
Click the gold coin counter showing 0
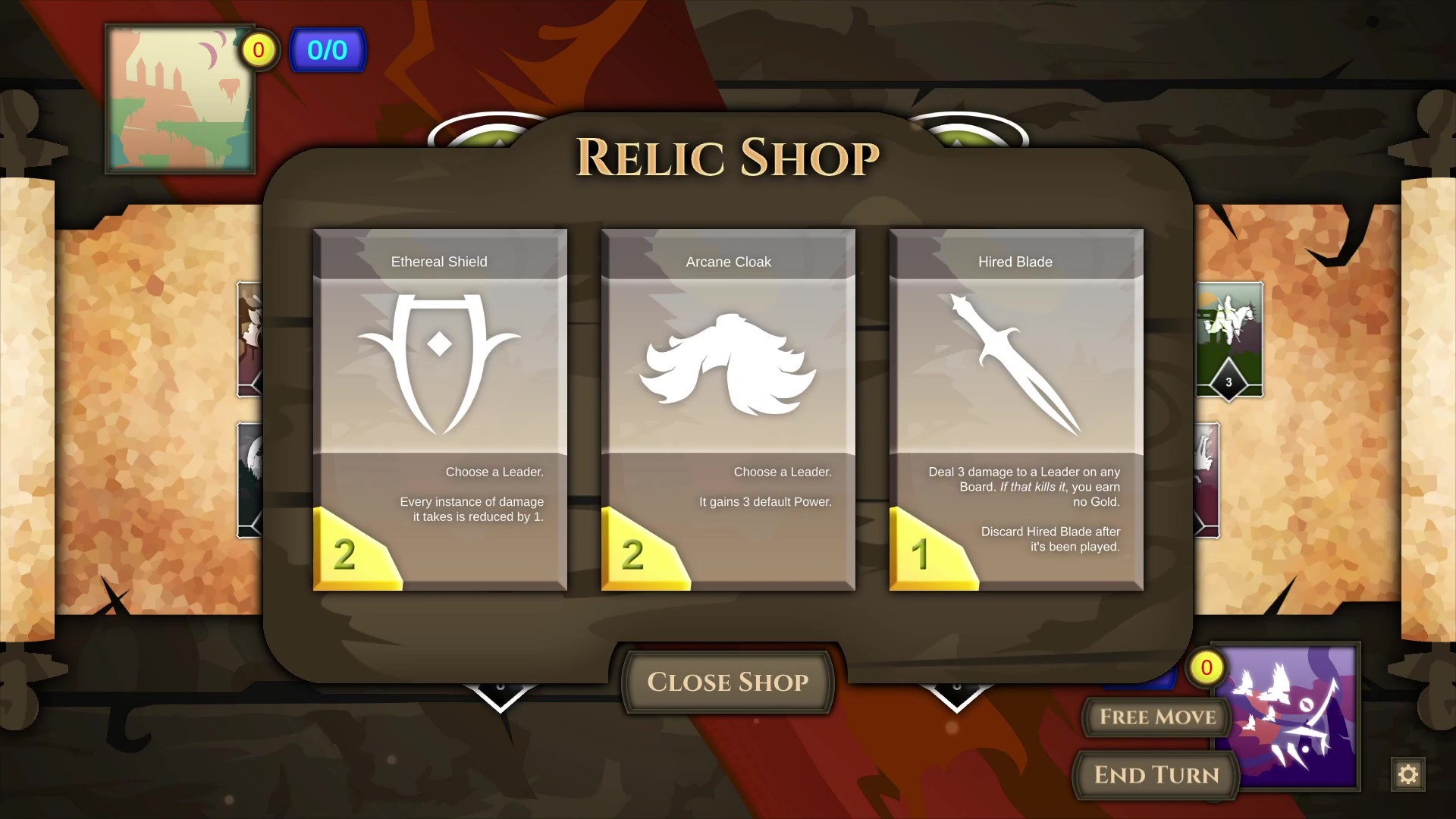[x=258, y=50]
